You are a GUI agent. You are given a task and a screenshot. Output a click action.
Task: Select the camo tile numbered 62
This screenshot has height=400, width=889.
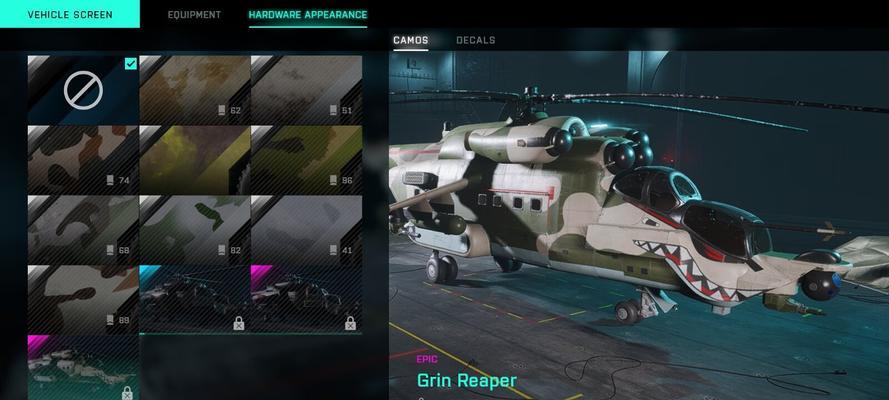[x=194, y=89]
